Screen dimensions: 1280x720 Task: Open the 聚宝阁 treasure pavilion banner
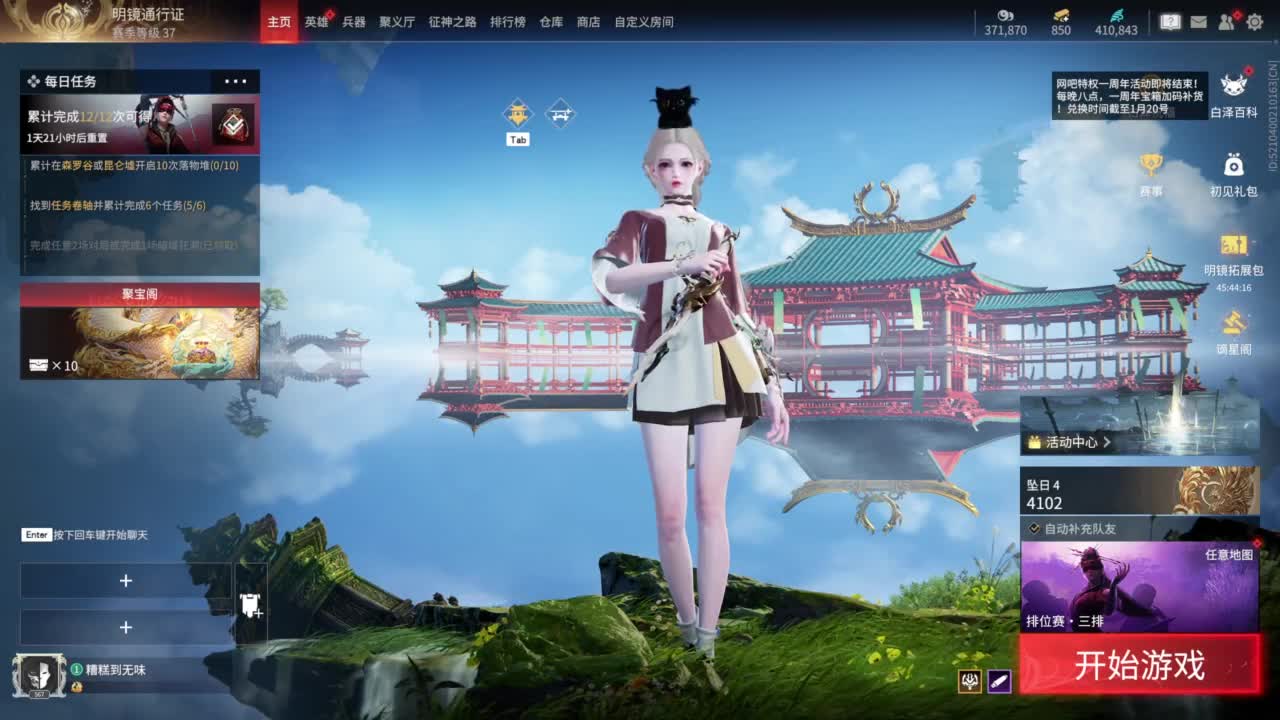pos(140,330)
